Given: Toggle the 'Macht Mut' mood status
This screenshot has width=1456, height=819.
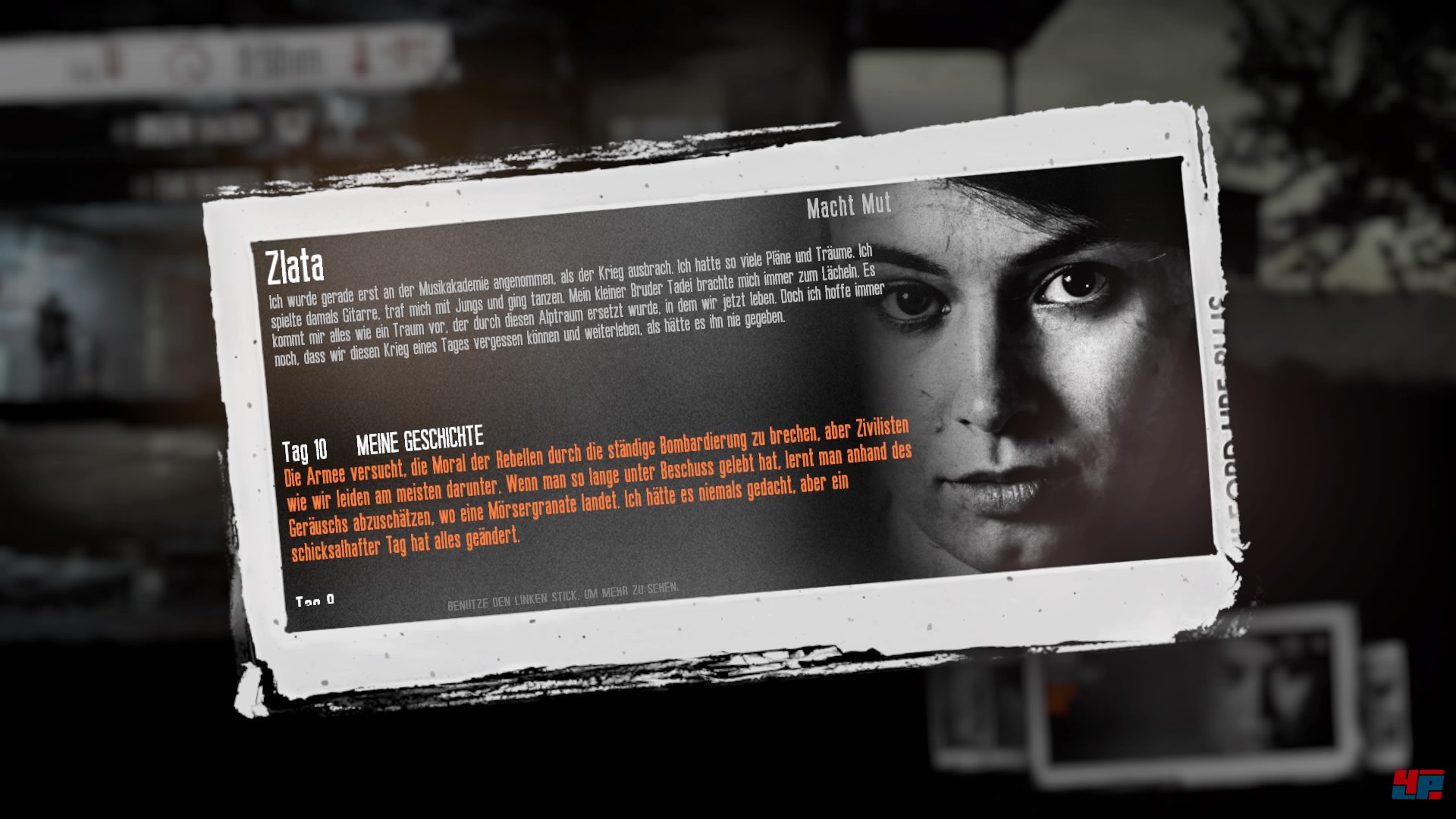Looking at the screenshot, I should click(848, 205).
